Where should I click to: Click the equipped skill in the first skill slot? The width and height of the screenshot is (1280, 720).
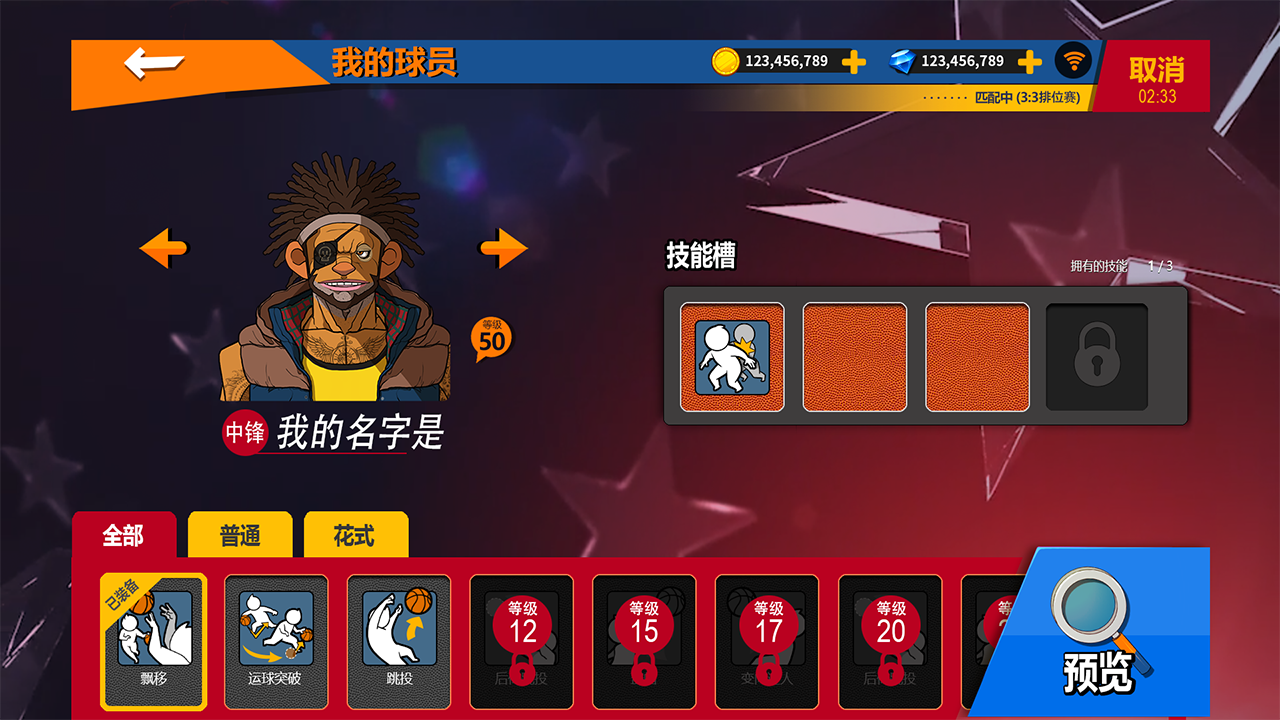[733, 356]
